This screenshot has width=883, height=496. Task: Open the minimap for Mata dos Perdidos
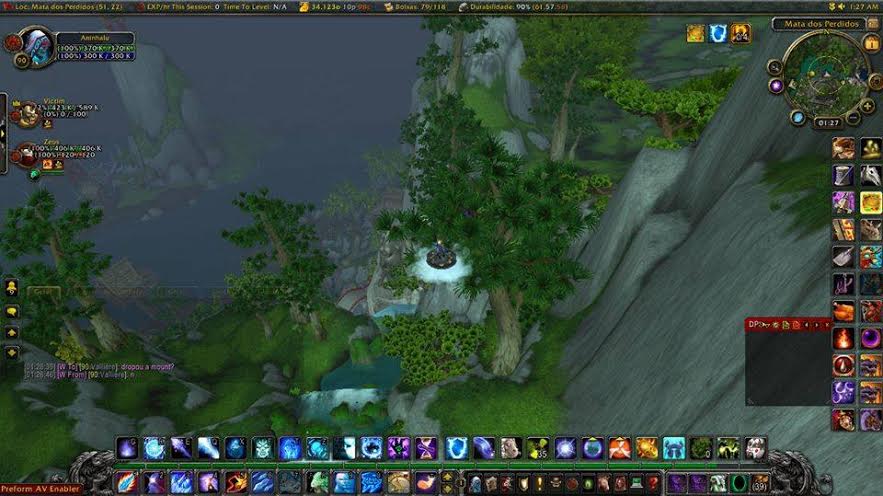825,73
